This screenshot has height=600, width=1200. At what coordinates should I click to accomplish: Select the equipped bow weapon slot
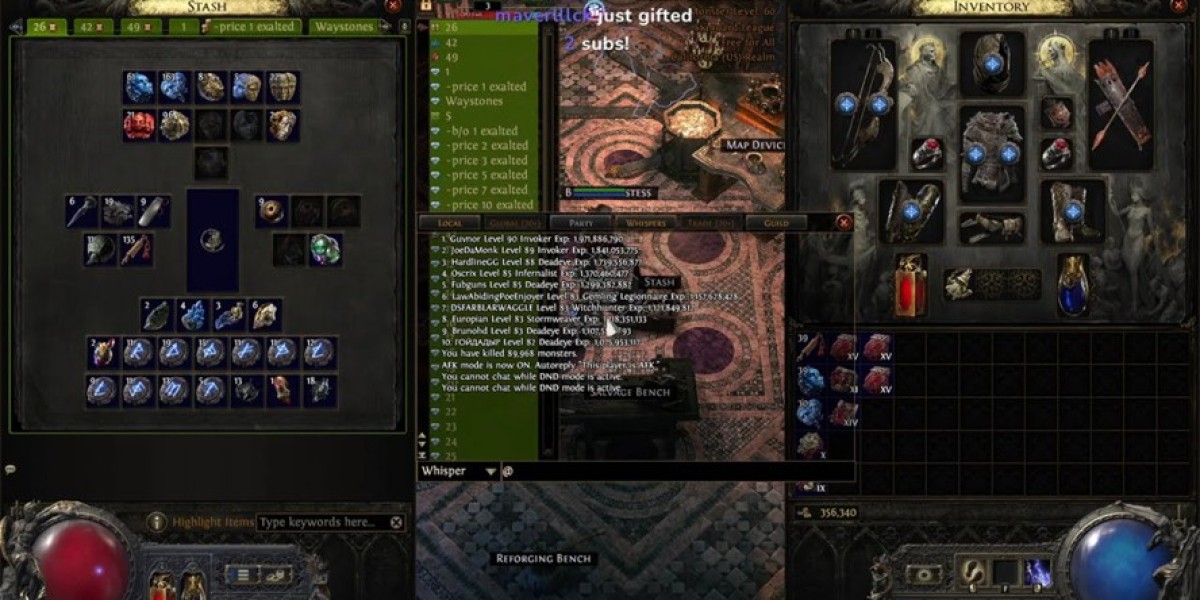pos(863,104)
